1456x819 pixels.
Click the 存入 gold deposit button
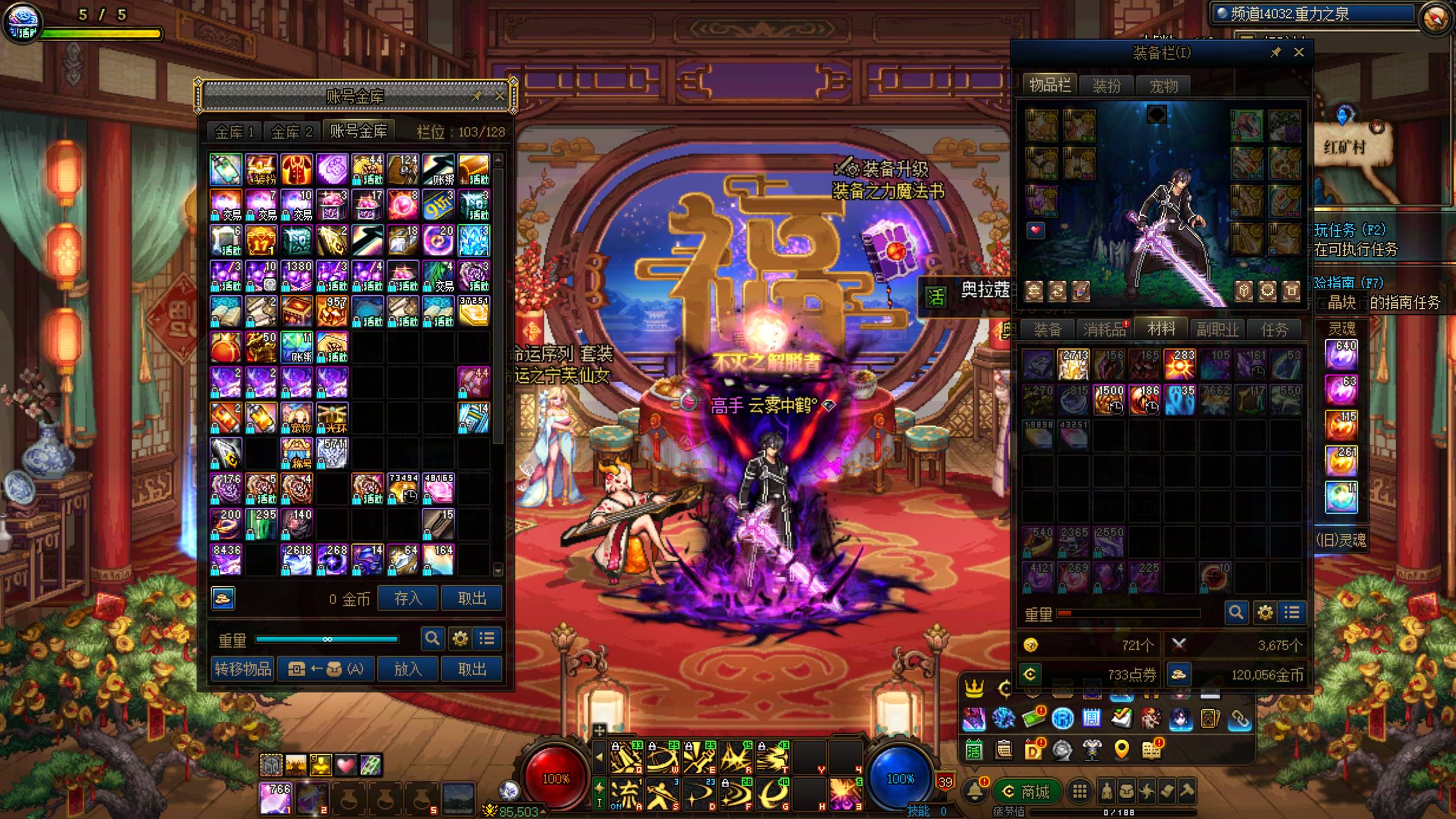tap(408, 599)
